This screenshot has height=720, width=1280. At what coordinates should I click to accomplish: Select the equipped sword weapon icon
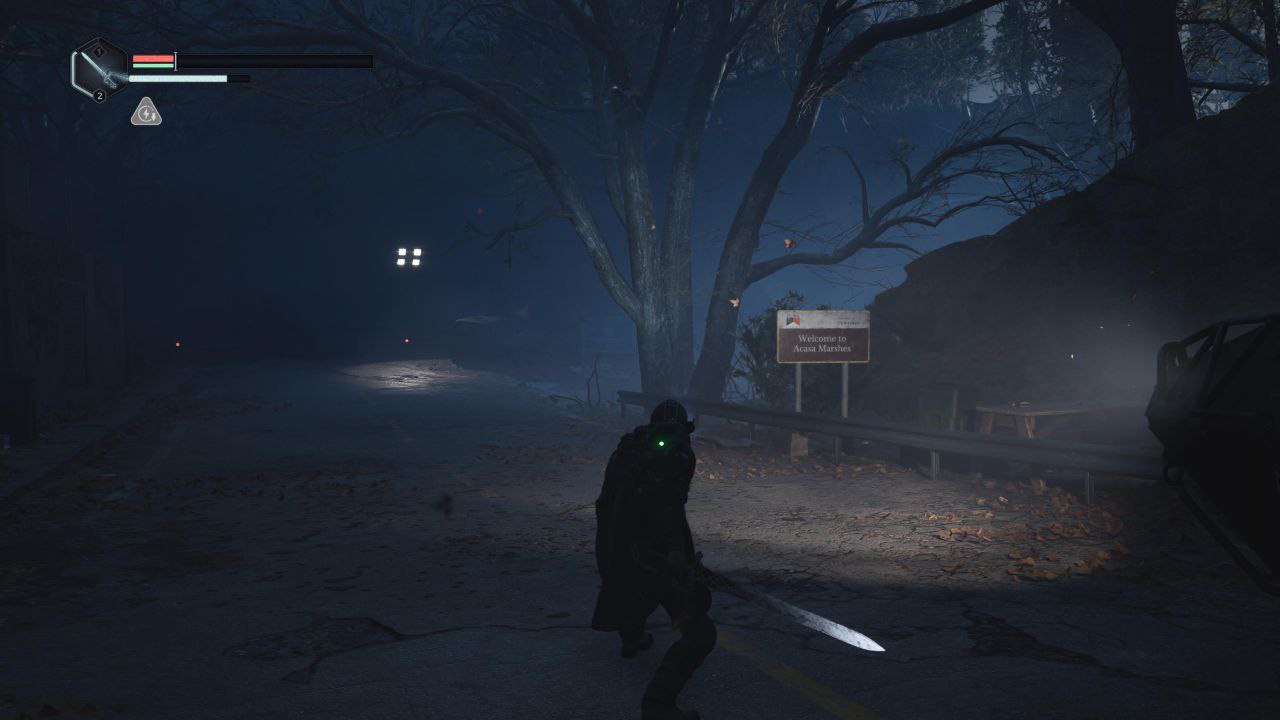point(99,70)
